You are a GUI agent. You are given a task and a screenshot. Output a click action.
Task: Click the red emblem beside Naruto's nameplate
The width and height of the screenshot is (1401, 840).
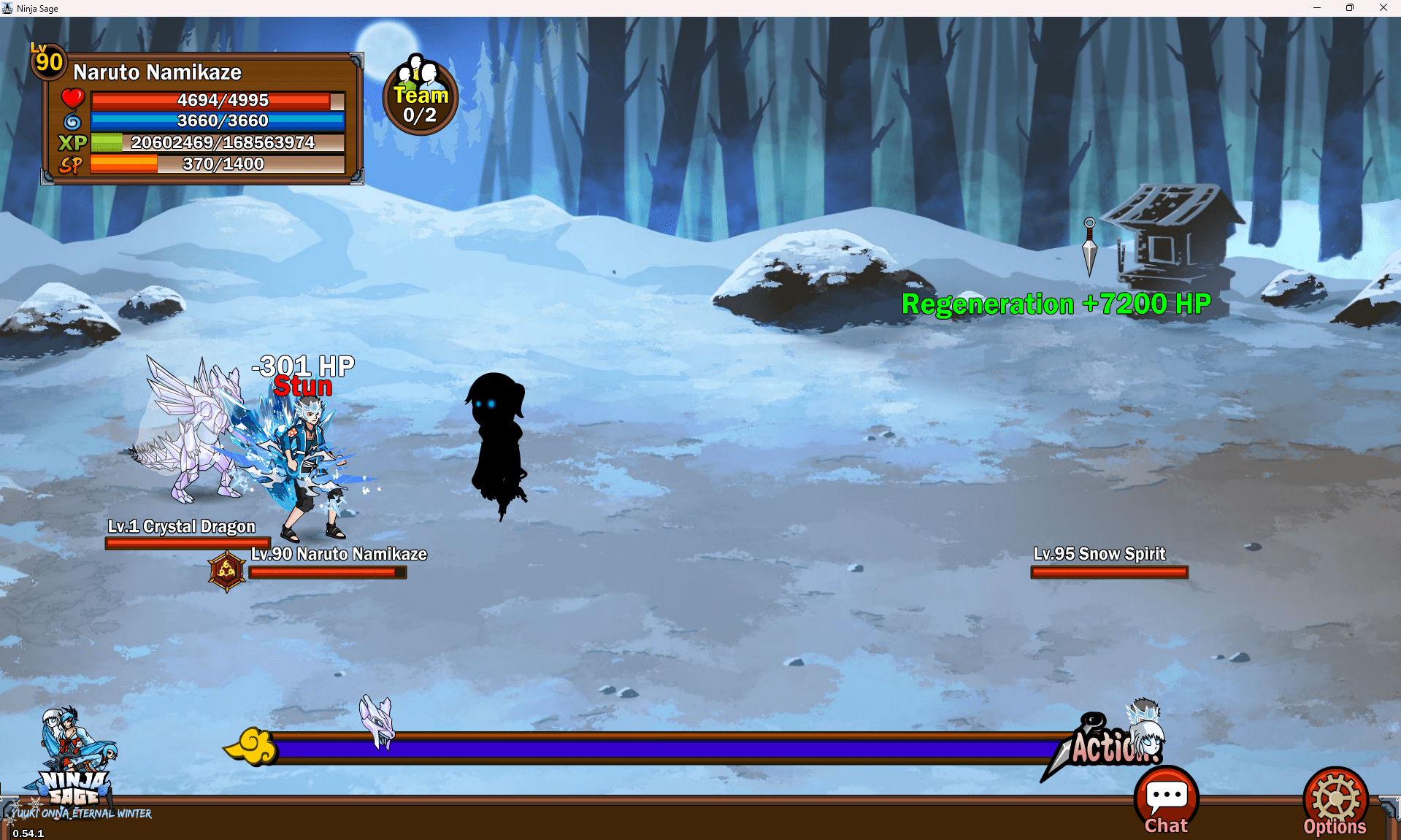point(226,571)
